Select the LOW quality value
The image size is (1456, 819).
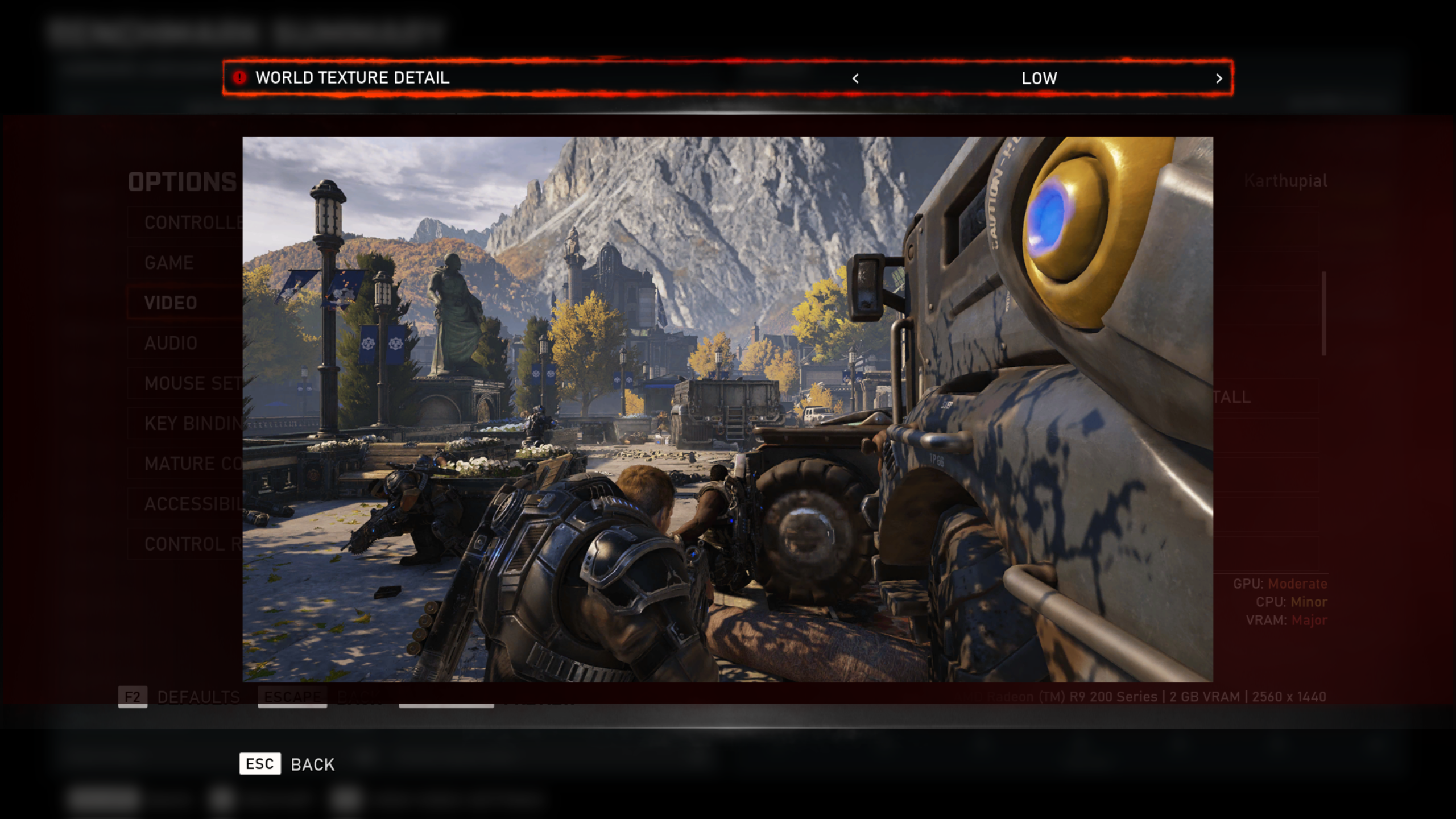coord(1040,78)
